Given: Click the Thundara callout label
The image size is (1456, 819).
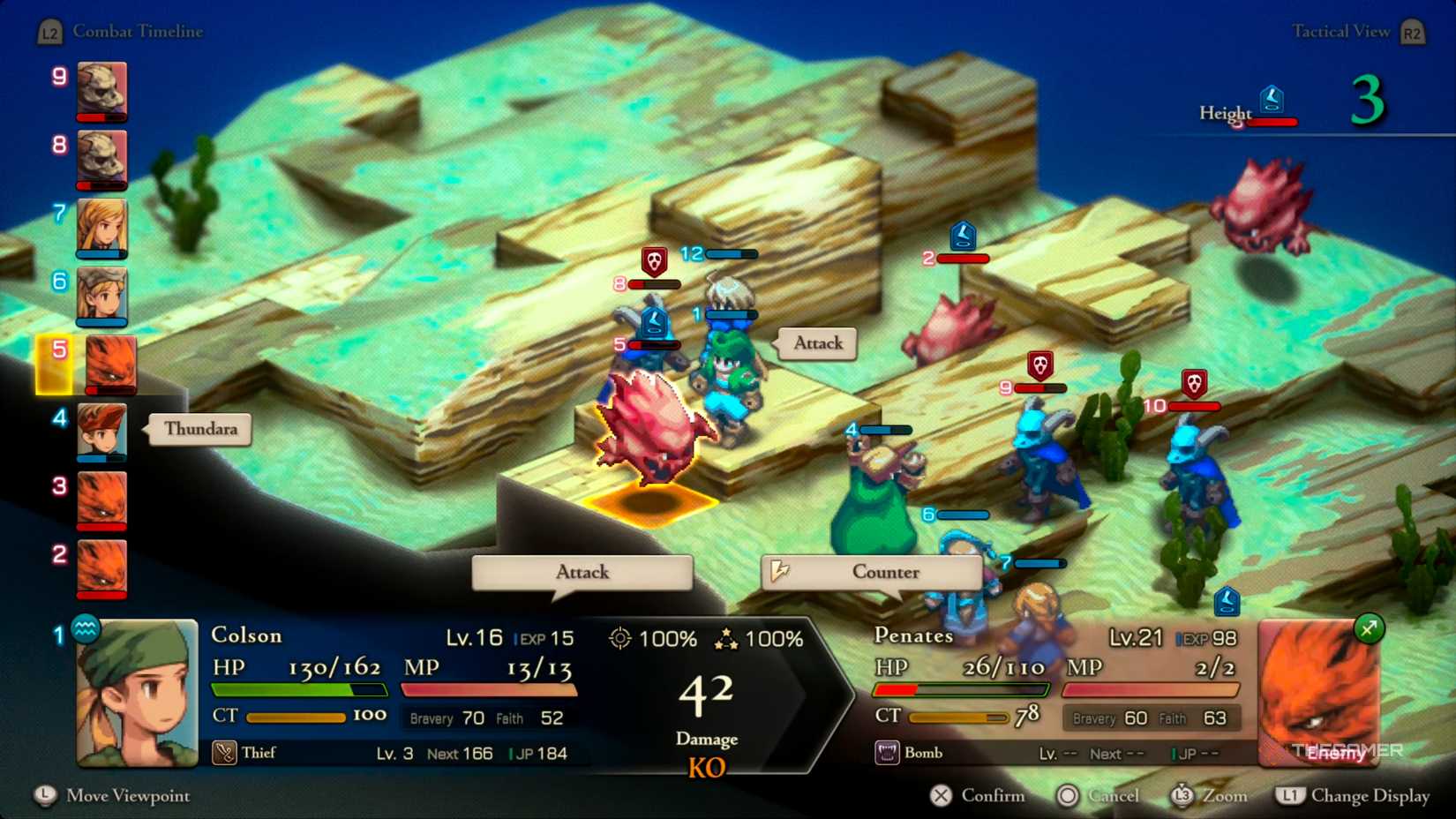Looking at the screenshot, I should pos(199,430).
